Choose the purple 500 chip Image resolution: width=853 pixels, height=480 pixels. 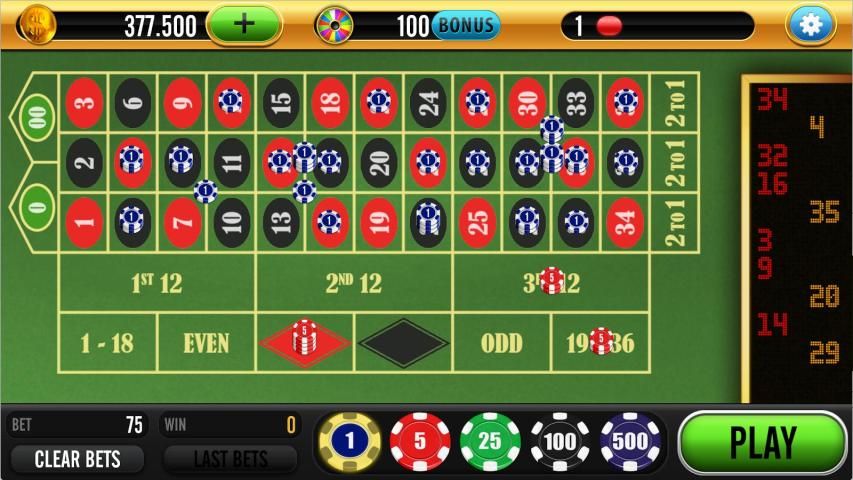tap(631, 442)
